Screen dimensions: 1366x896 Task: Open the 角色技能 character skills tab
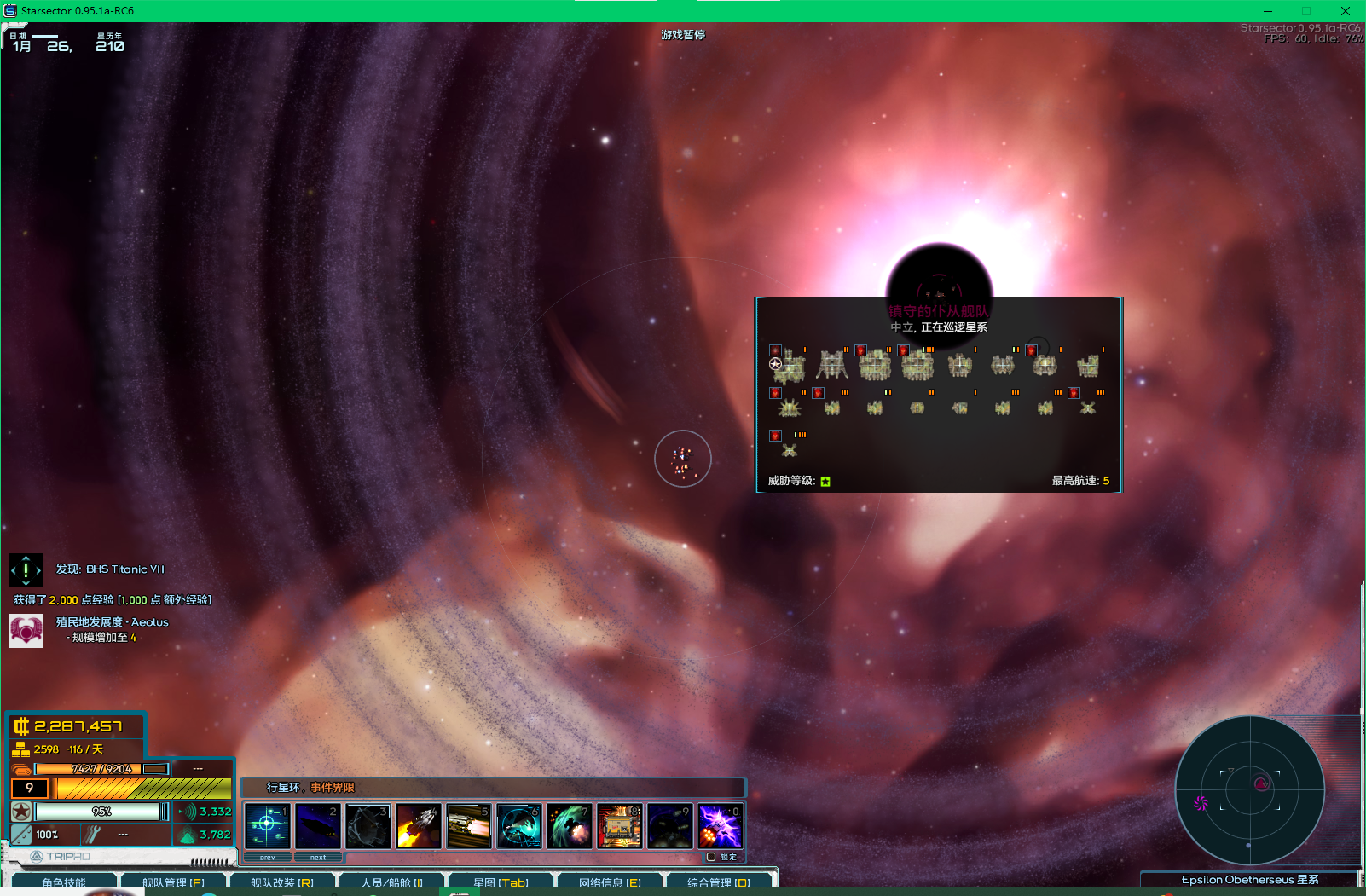pos(64,882)
